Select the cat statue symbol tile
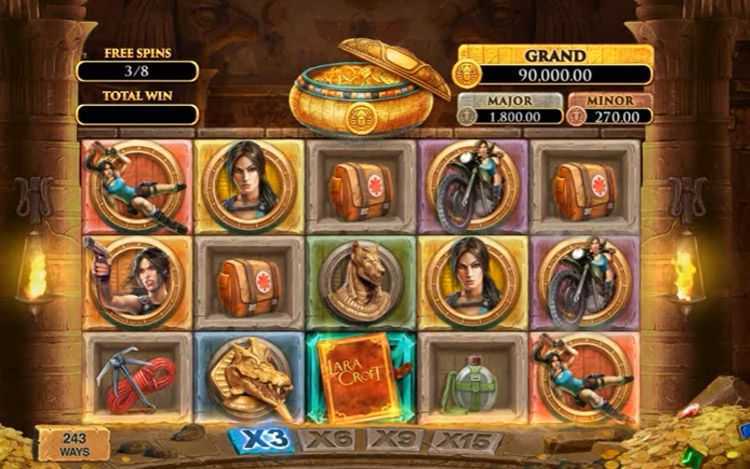 360,282
